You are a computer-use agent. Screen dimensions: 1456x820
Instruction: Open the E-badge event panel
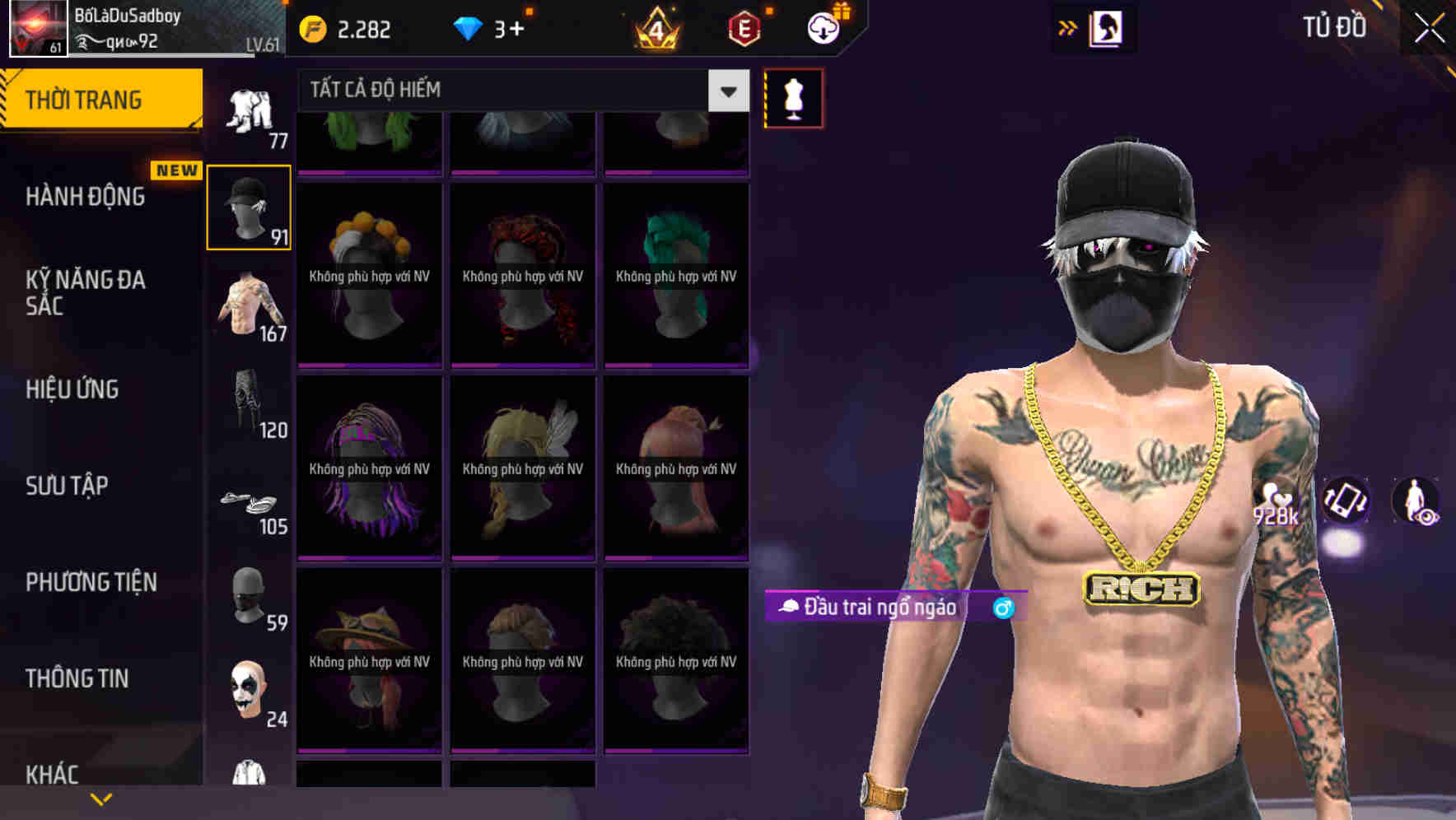(x=744, y=27)
